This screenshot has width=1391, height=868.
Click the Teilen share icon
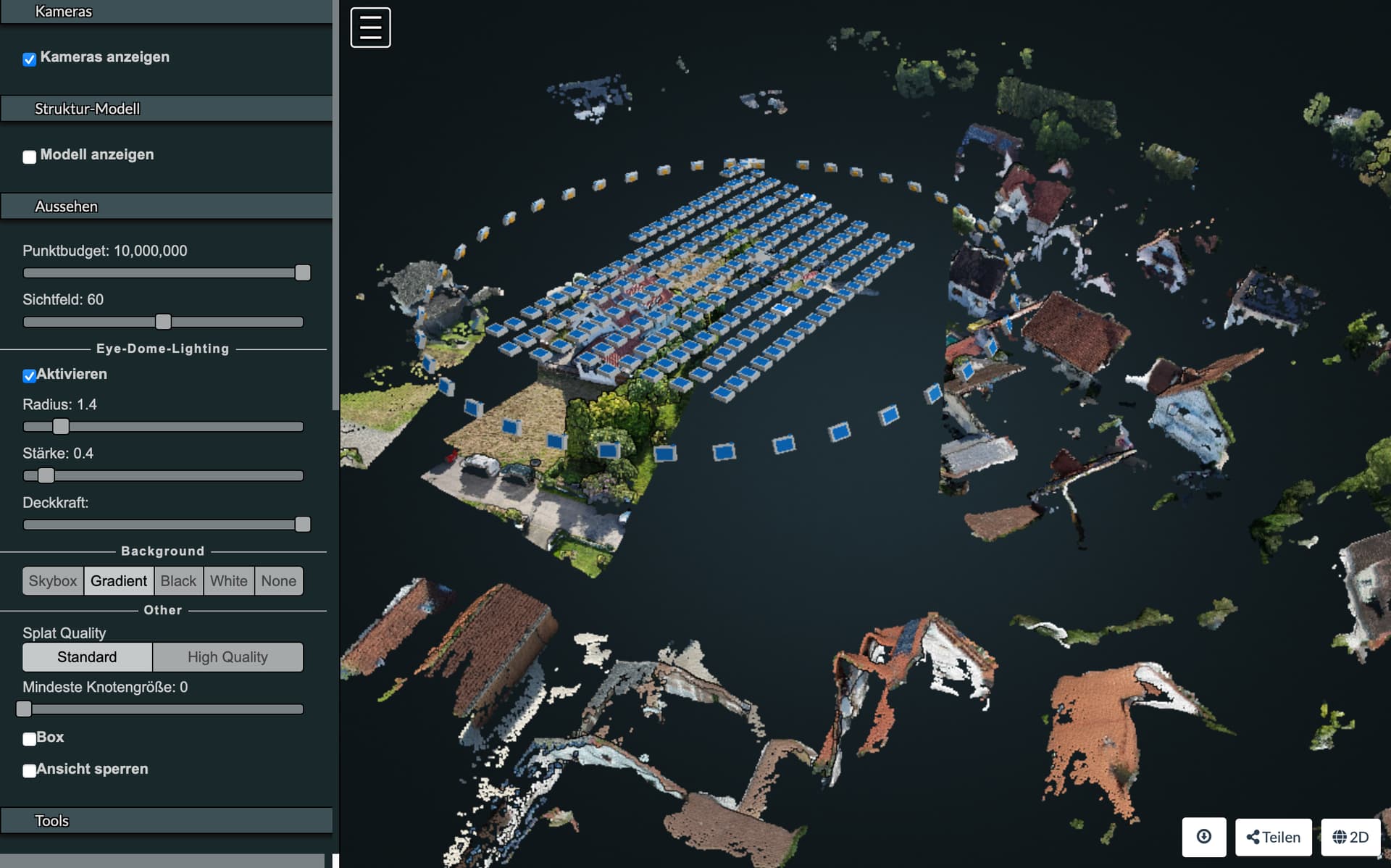[1272, 837]
